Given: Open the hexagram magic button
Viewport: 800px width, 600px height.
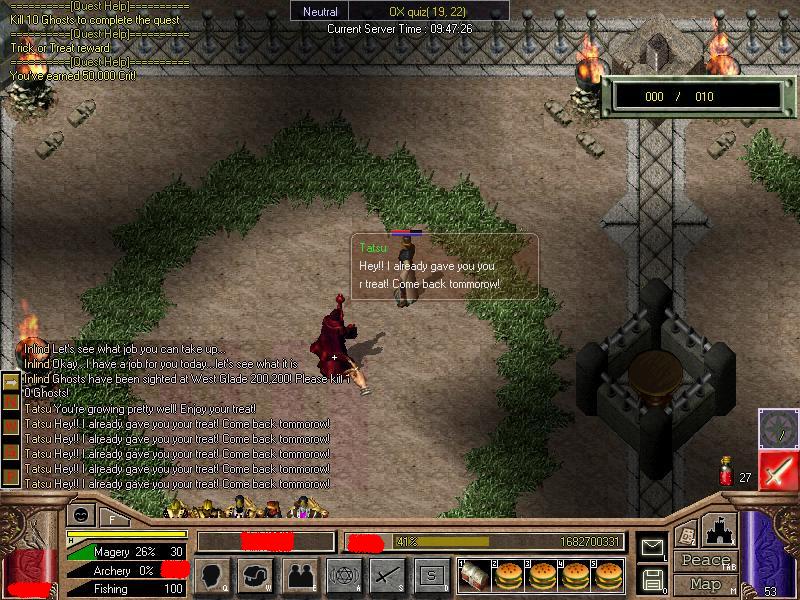Looking at the screenshot, I should tap(343, 575).
